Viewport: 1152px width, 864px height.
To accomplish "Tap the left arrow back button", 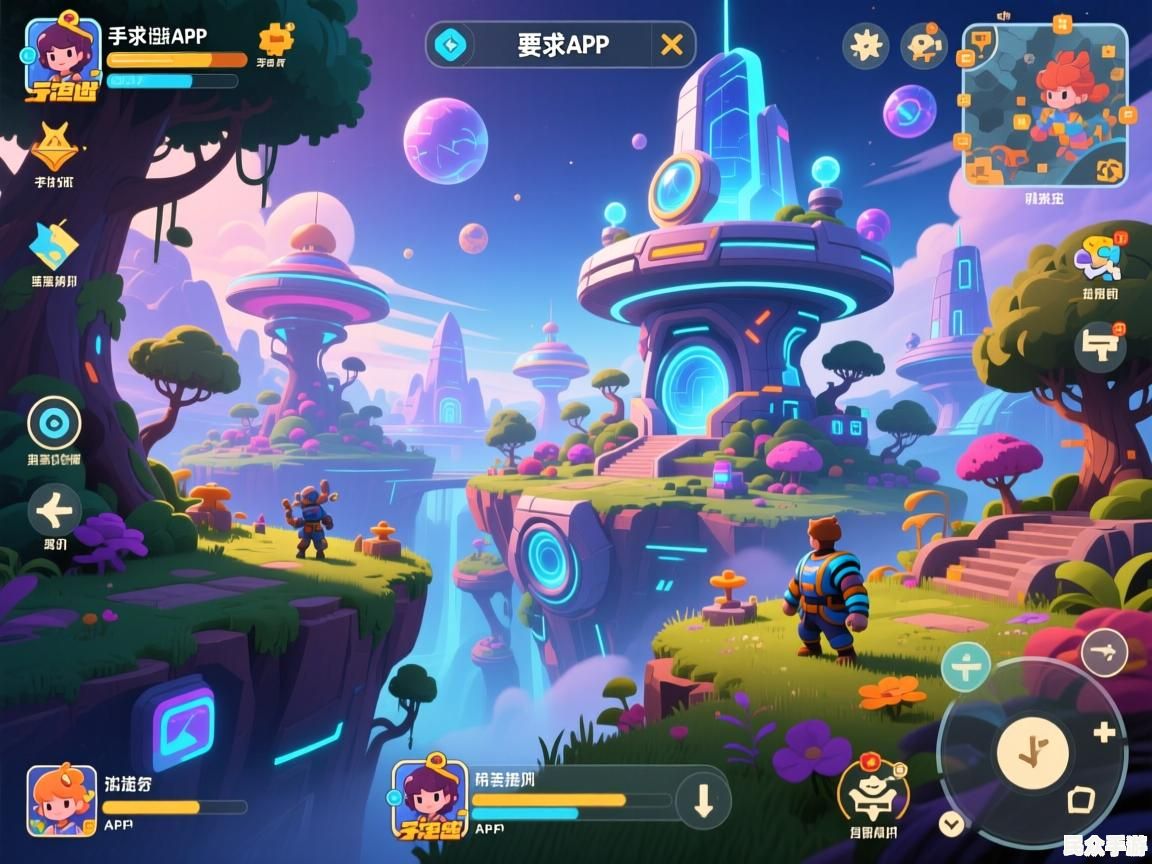I will coord(54,513).
